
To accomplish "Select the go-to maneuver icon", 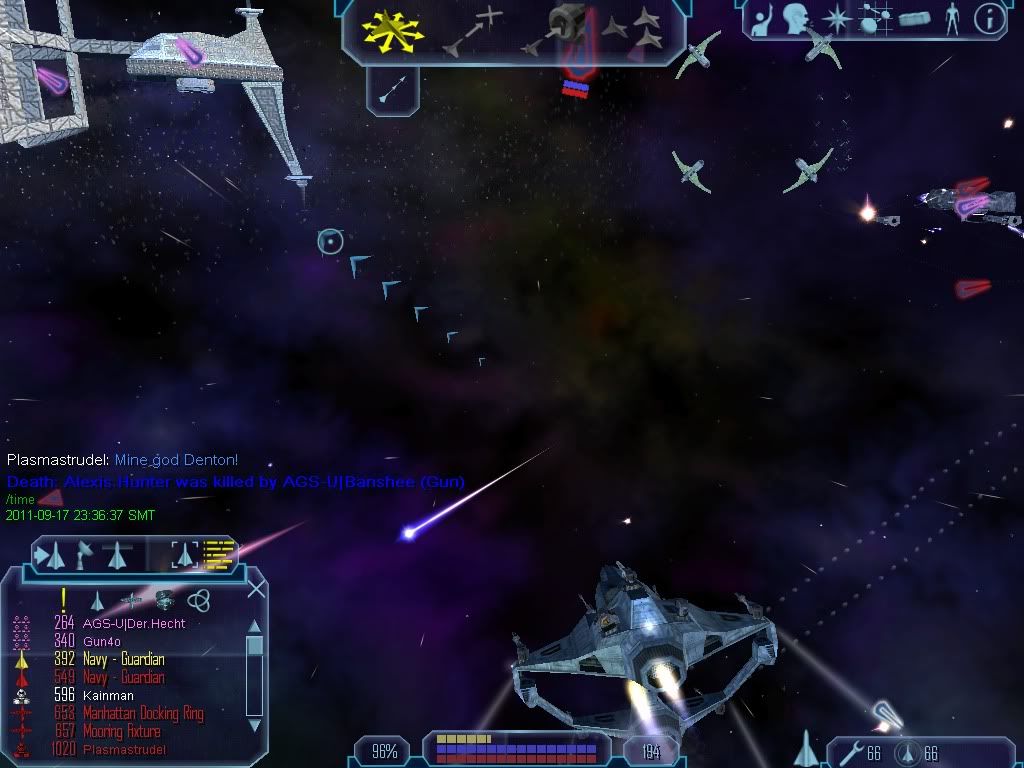I will pyautogui.click(x=470, y=30).
